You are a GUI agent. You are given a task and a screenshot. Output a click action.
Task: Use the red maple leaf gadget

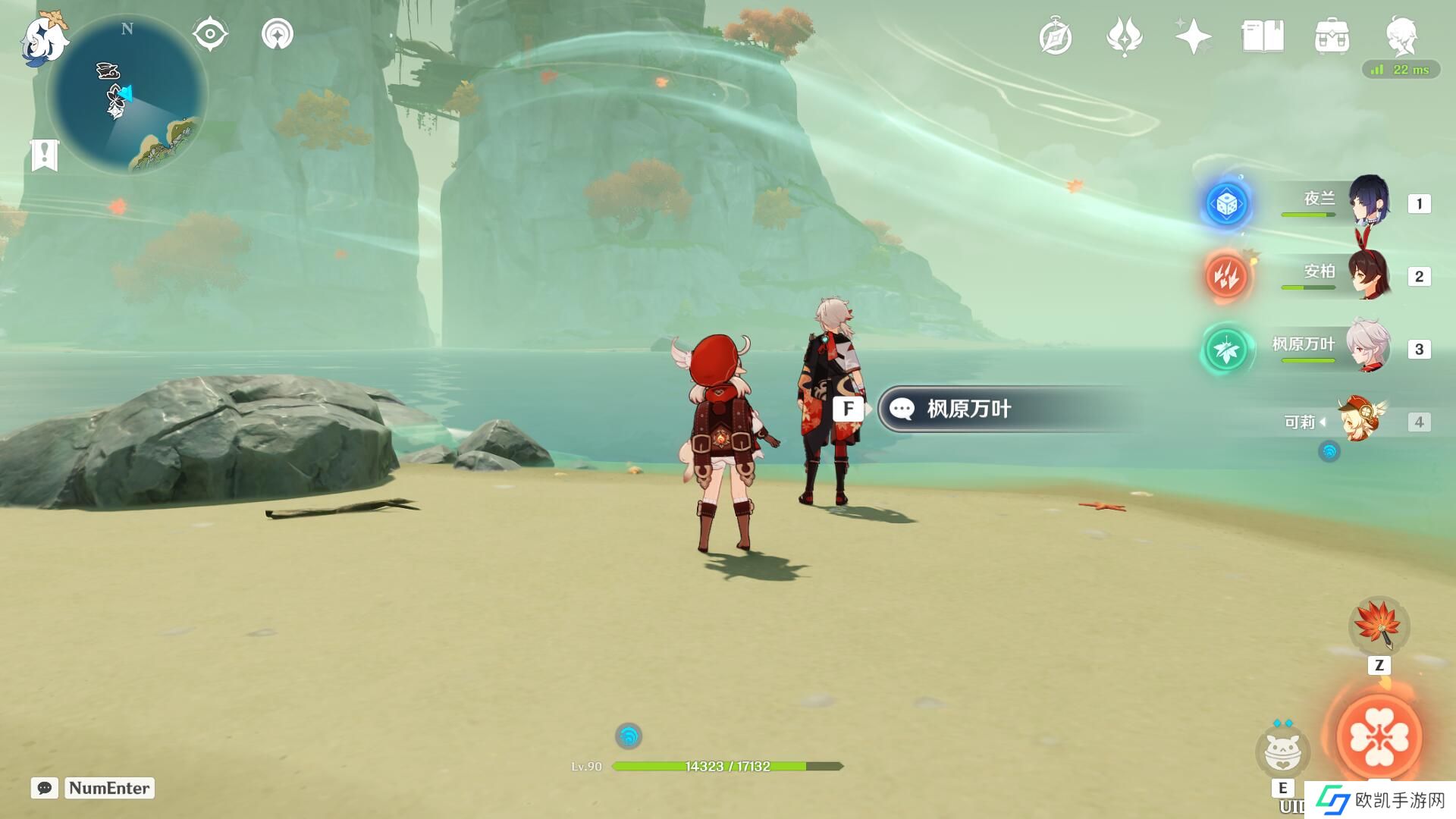click(x=1379, y=626)
